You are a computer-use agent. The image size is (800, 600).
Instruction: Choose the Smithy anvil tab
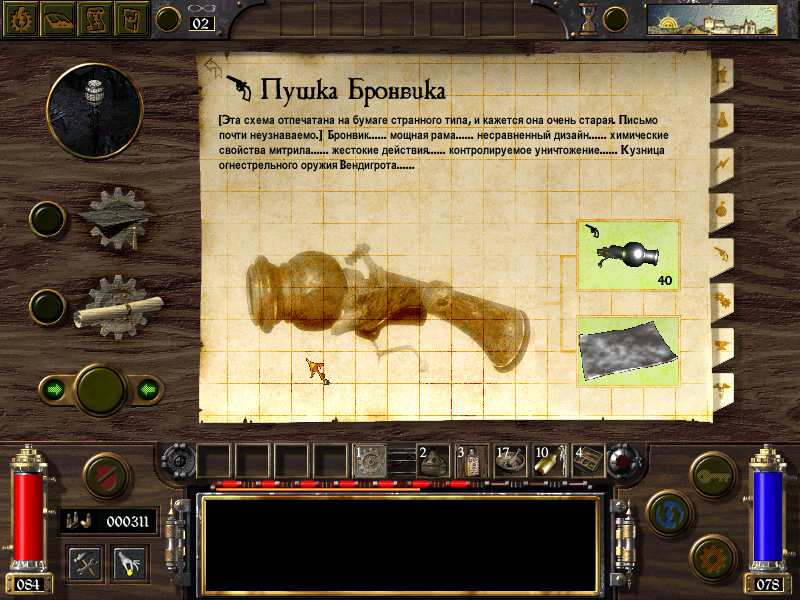pos(721,343)
